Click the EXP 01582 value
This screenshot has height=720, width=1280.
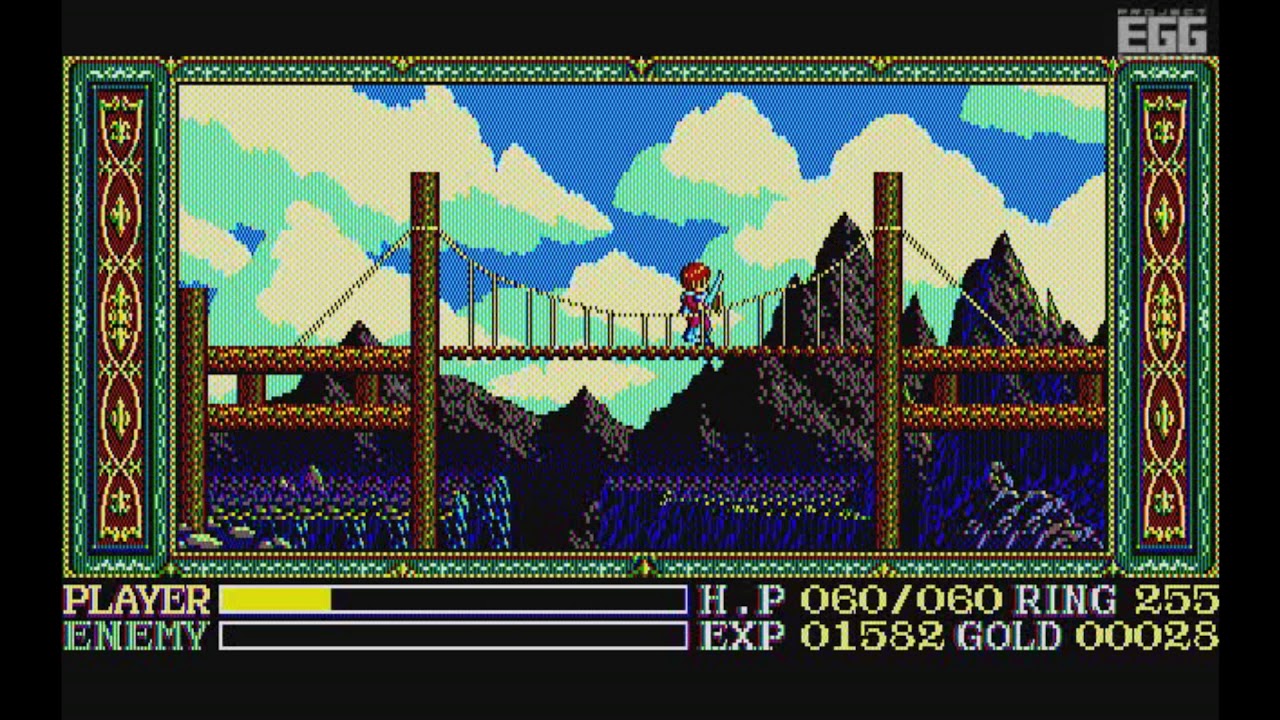pos(820,635)
